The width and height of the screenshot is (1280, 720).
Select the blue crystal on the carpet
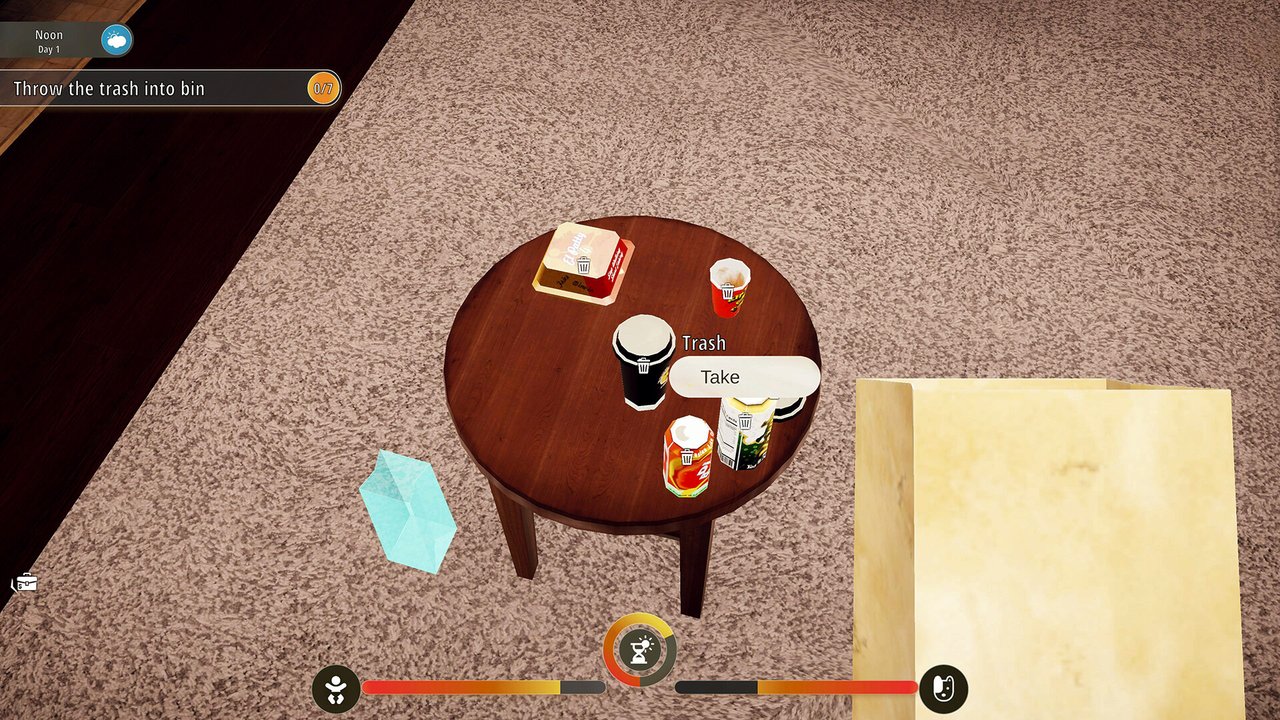pos(410,505)
